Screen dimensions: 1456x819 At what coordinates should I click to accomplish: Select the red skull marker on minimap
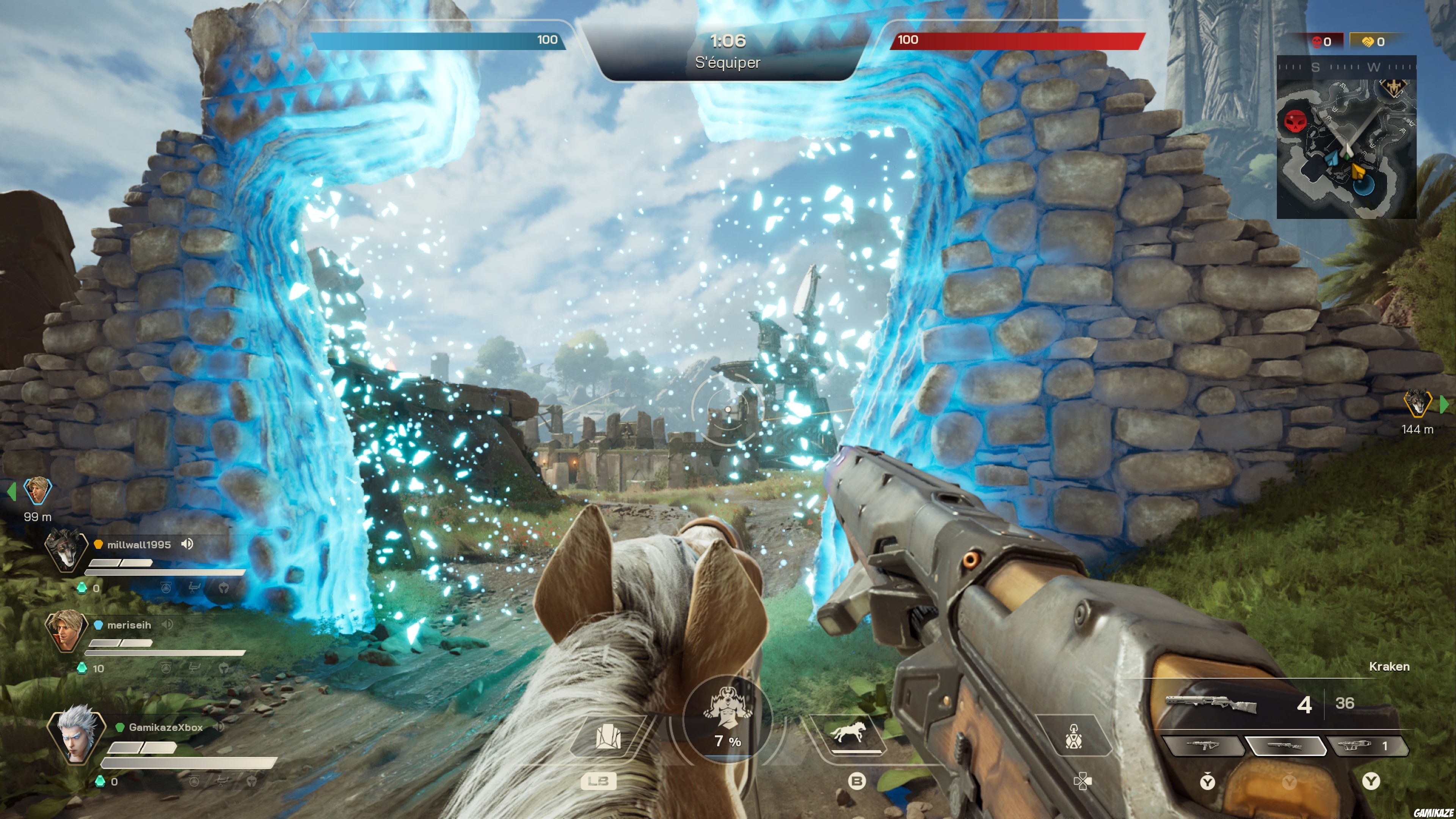click(x=1296, y=121)
